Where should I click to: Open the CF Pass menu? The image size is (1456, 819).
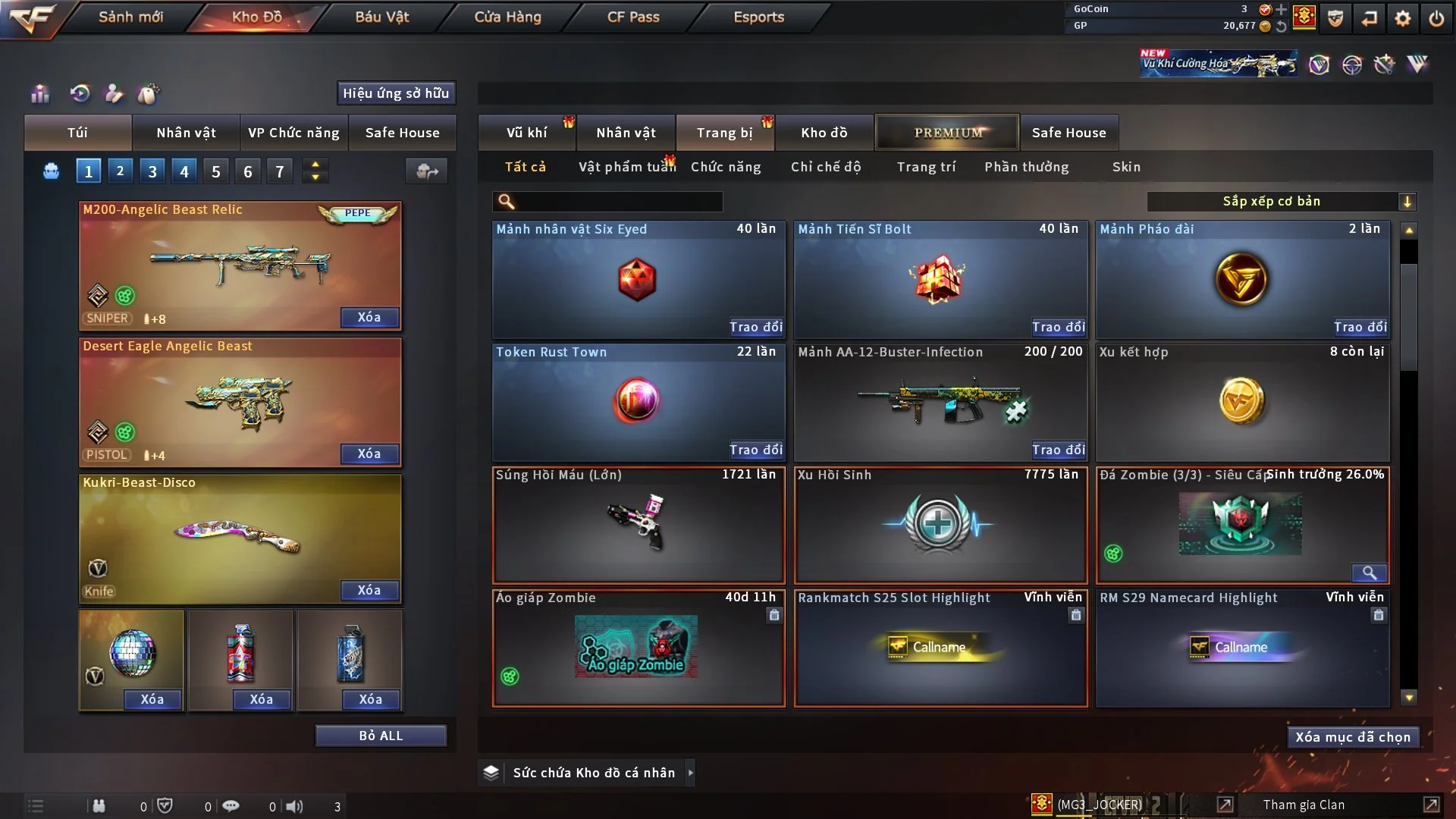[633, 17]
